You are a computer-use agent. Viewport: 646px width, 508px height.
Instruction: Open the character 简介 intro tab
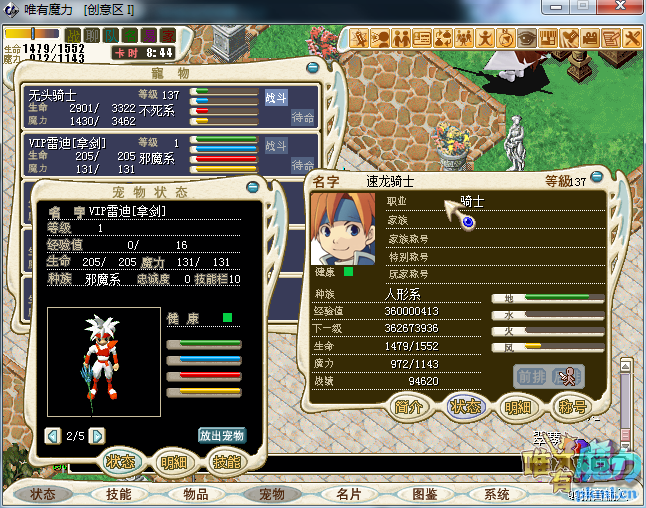tap(410, 408)
